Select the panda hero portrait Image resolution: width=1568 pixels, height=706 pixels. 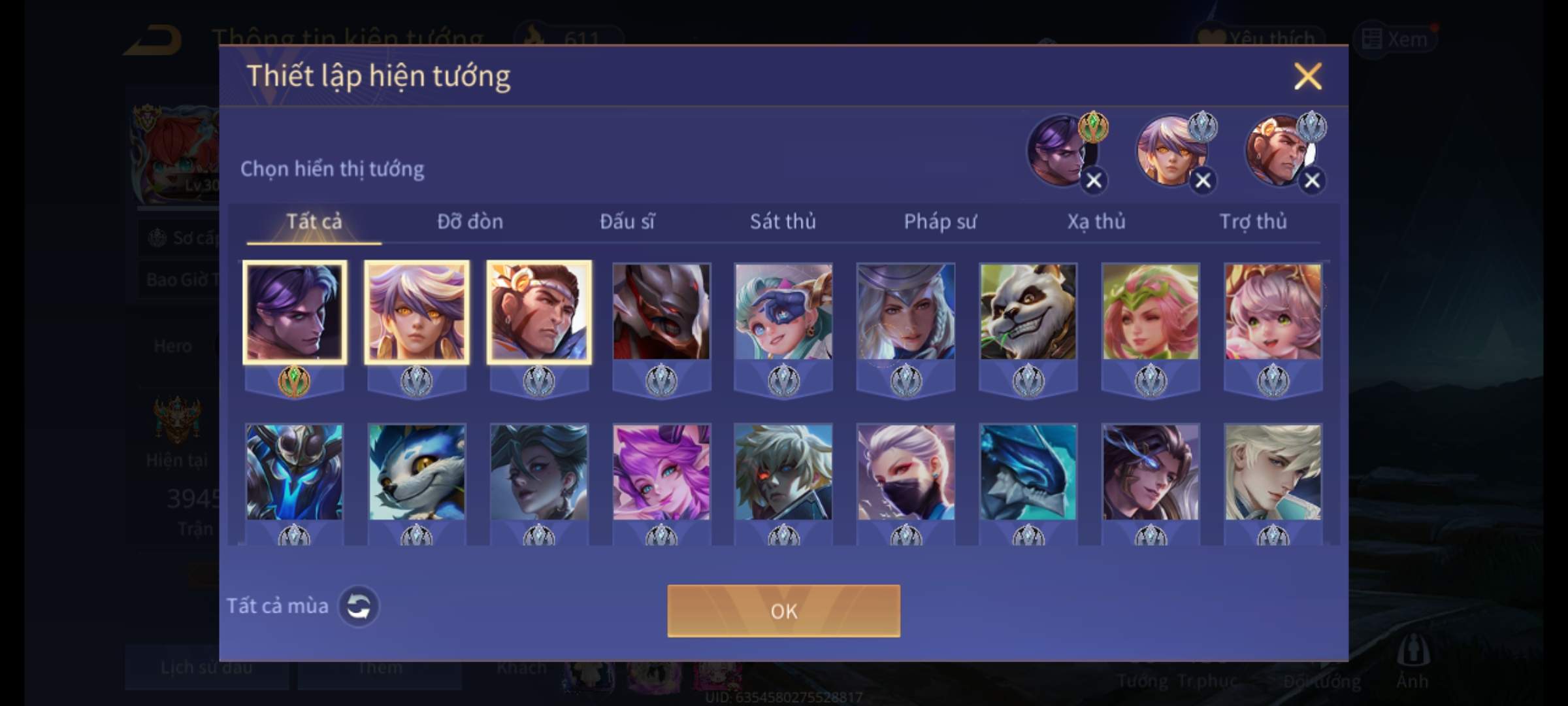1028,312
